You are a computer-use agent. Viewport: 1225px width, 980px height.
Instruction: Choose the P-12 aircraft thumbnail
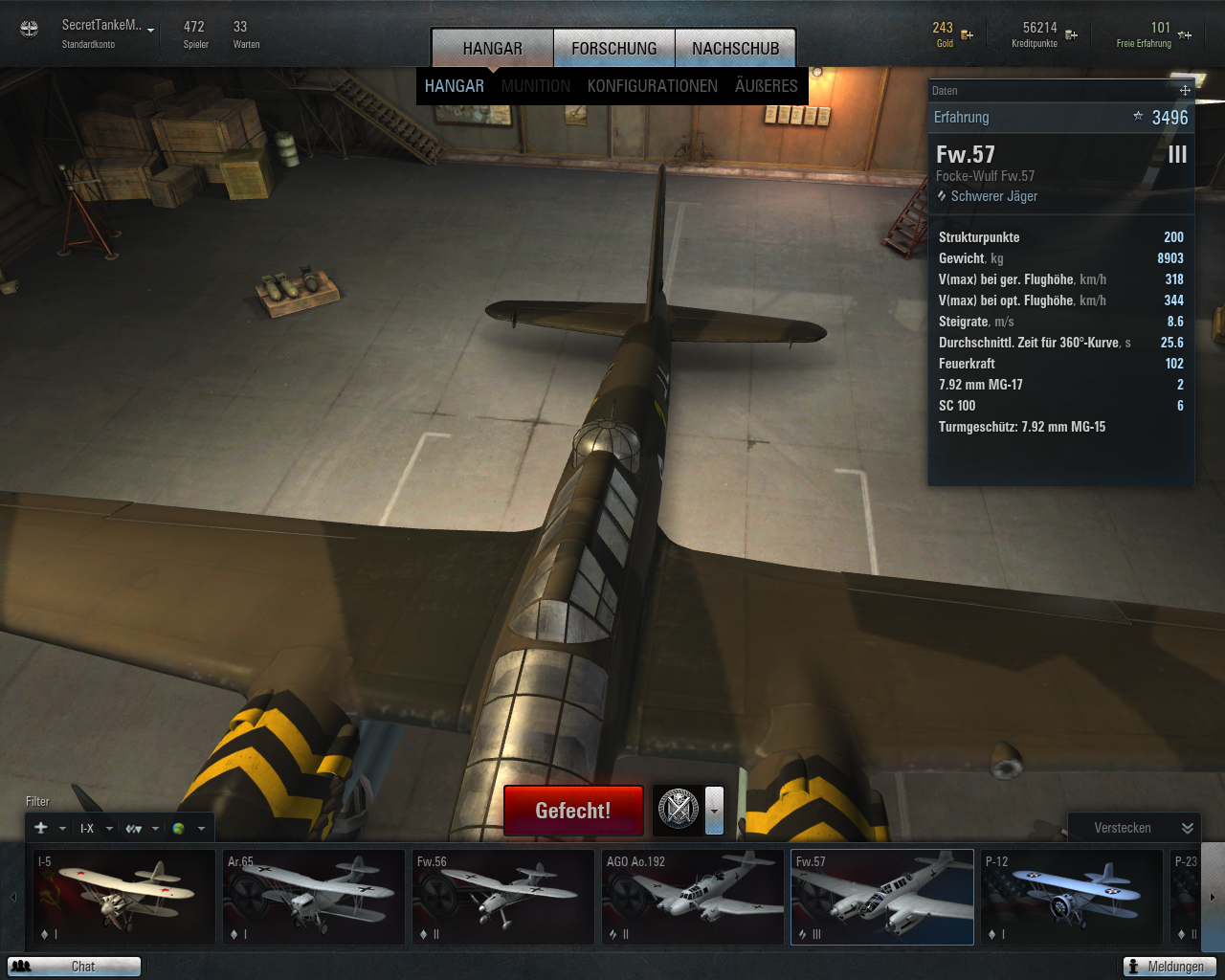(1072, 897)
